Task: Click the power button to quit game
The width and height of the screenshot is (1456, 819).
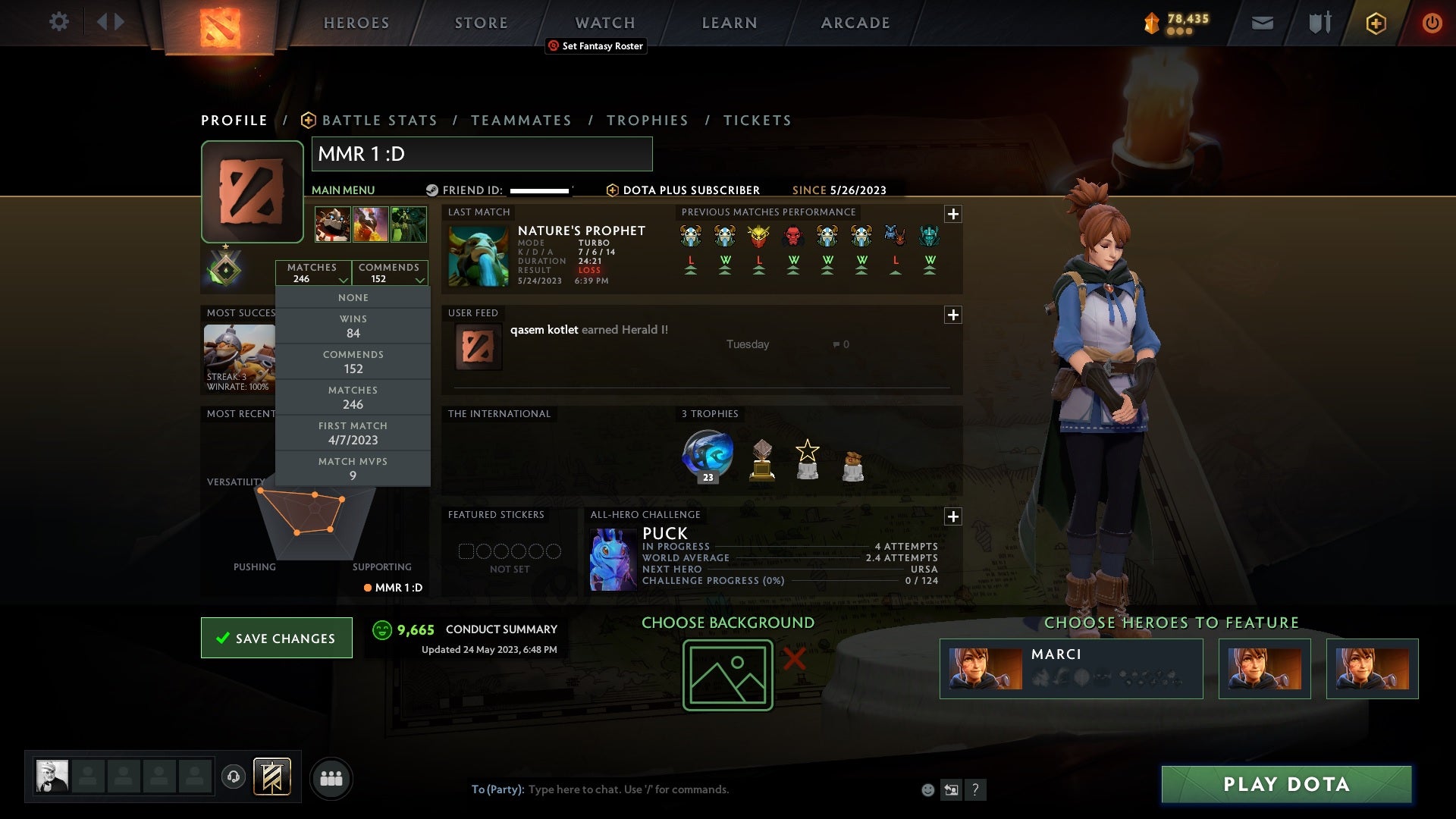Action: click(1432, 23)
